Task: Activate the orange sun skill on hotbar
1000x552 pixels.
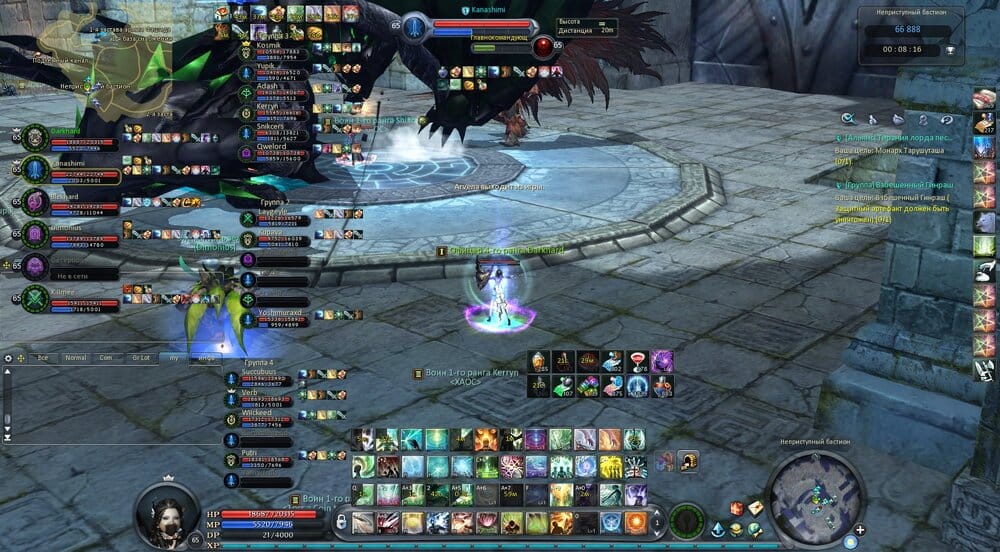Action: pyautogui.click(x=636, y=521)
